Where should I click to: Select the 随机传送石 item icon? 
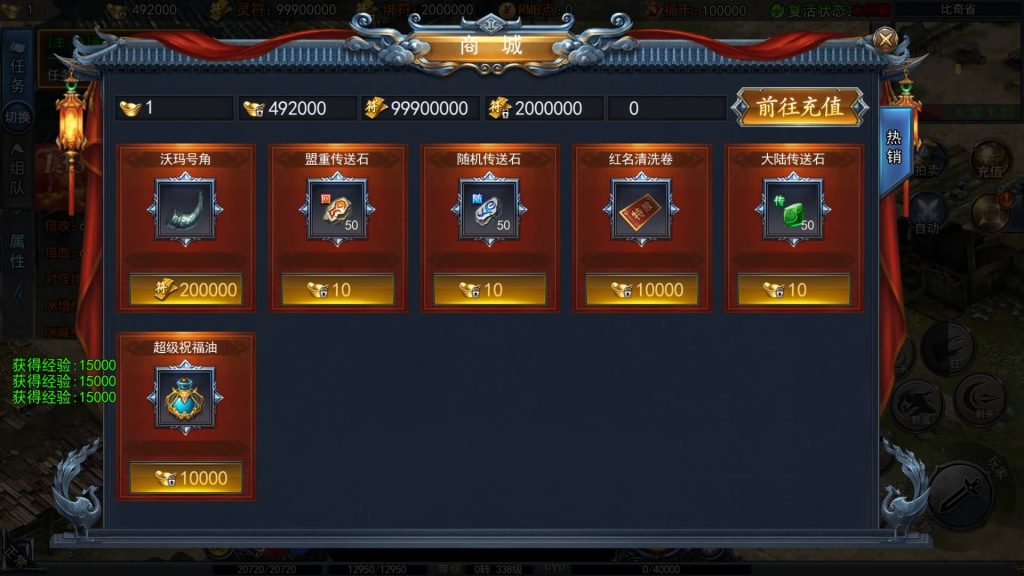coord(489,209)
